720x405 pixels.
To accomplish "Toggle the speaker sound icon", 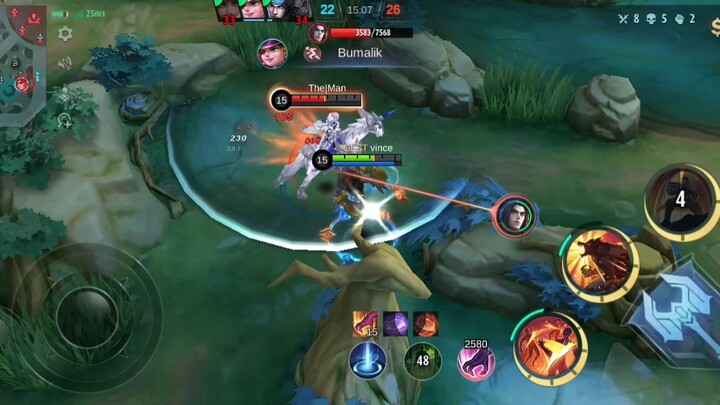I will tap(65, 63).
